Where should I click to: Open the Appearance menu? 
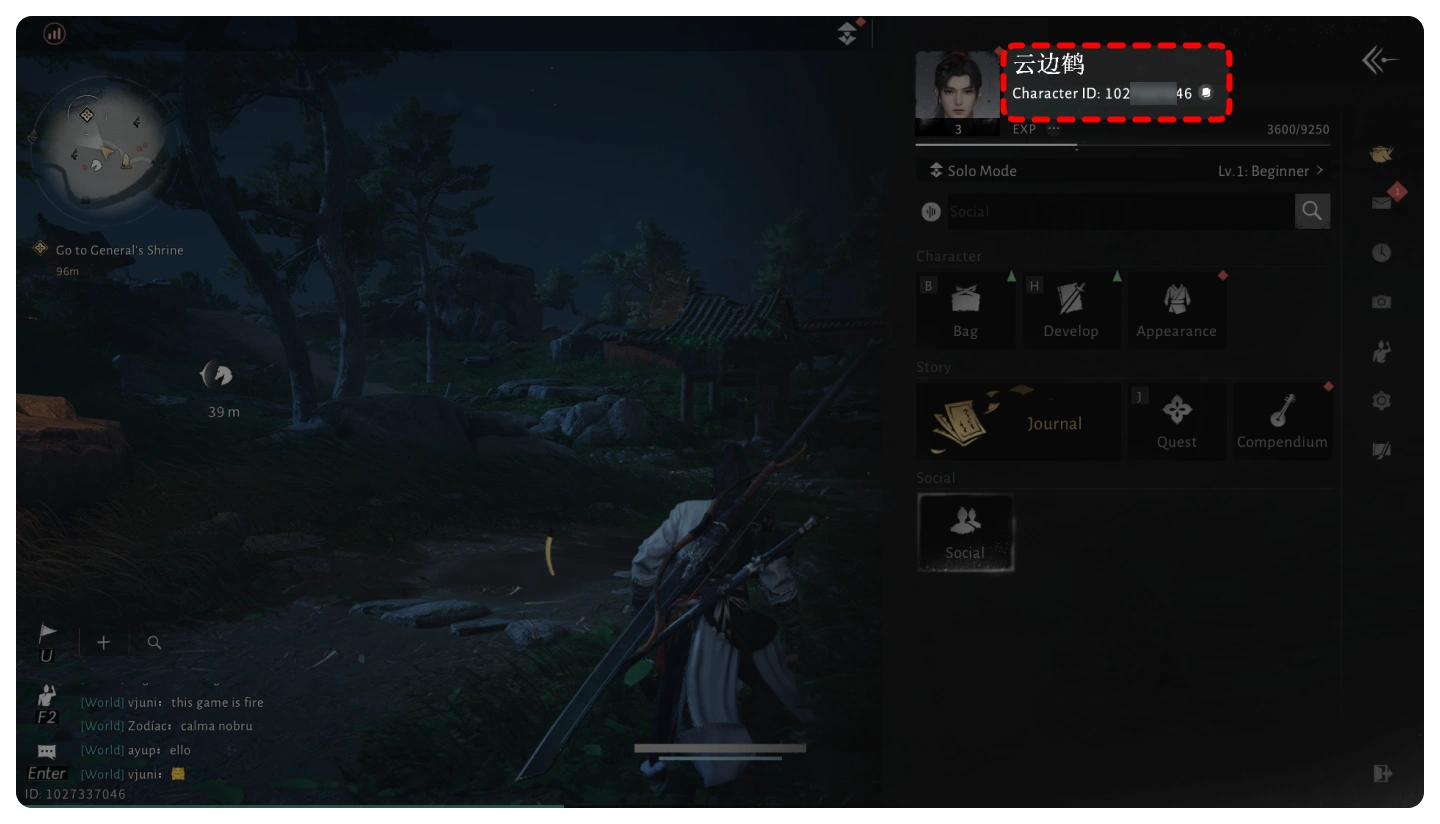[1176, 310]
